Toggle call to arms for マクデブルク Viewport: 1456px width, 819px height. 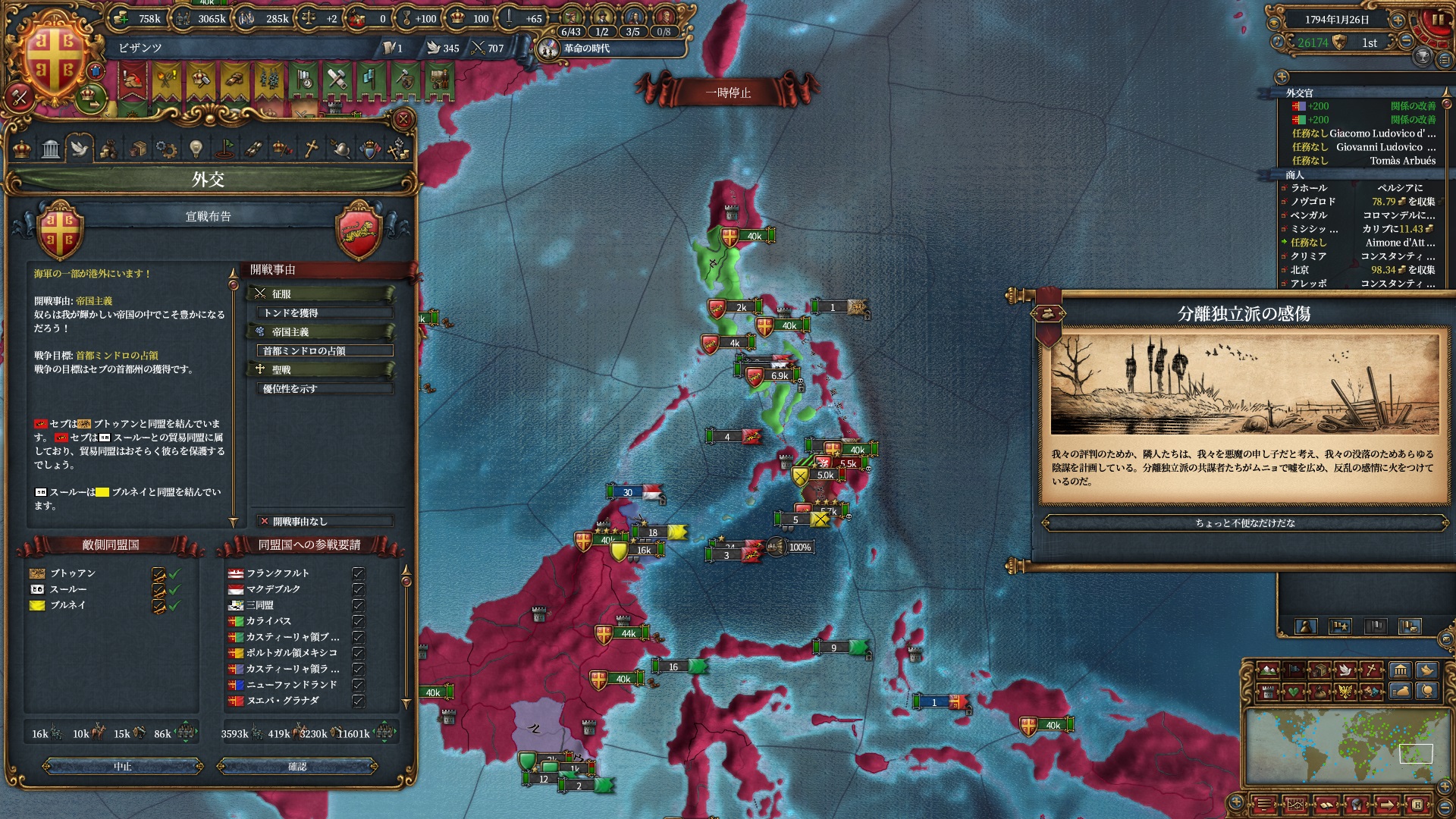click(x=358, y=589)
